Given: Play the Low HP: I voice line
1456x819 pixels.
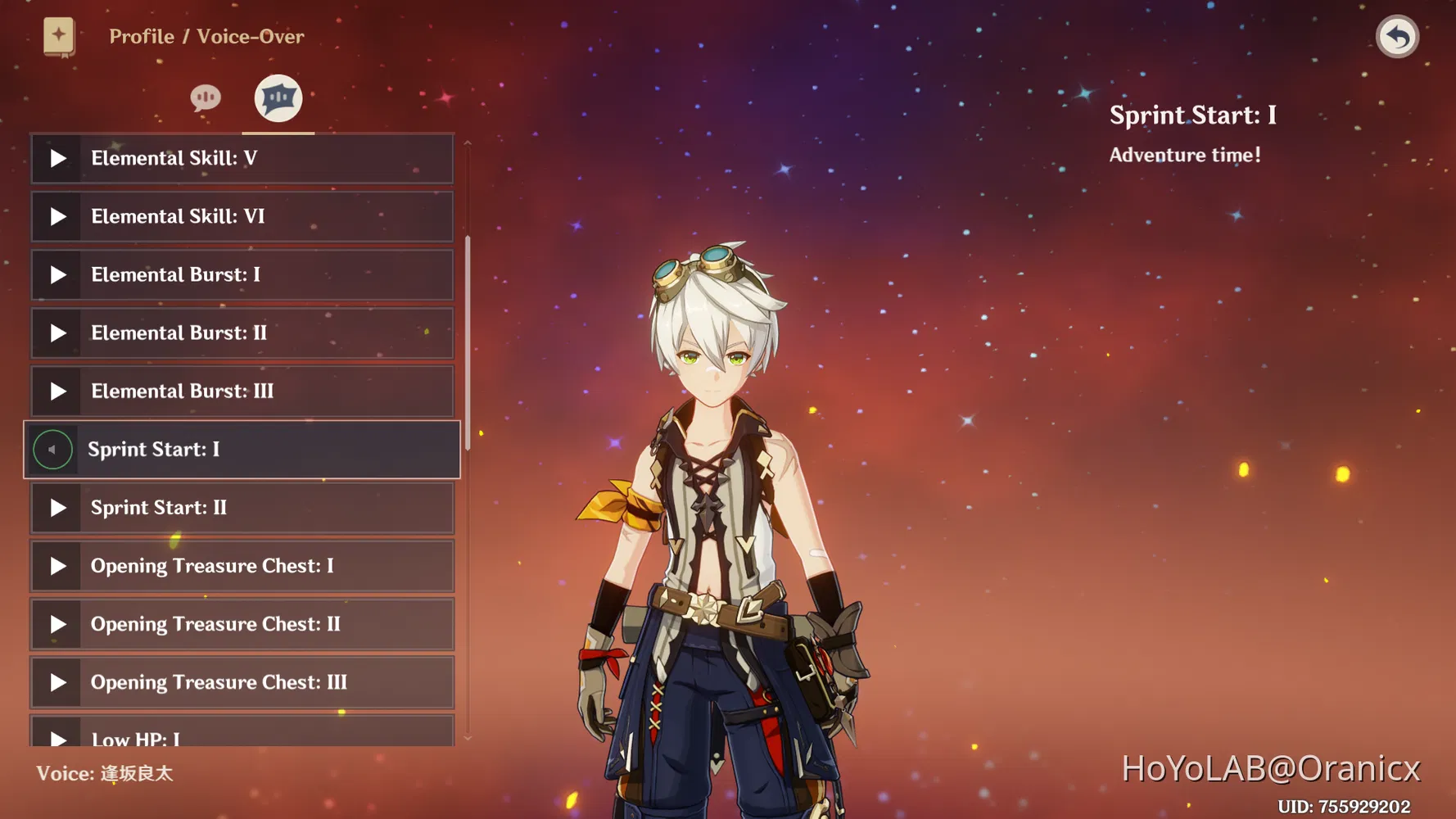Looking at the screenshot, I should pos(57,736).
